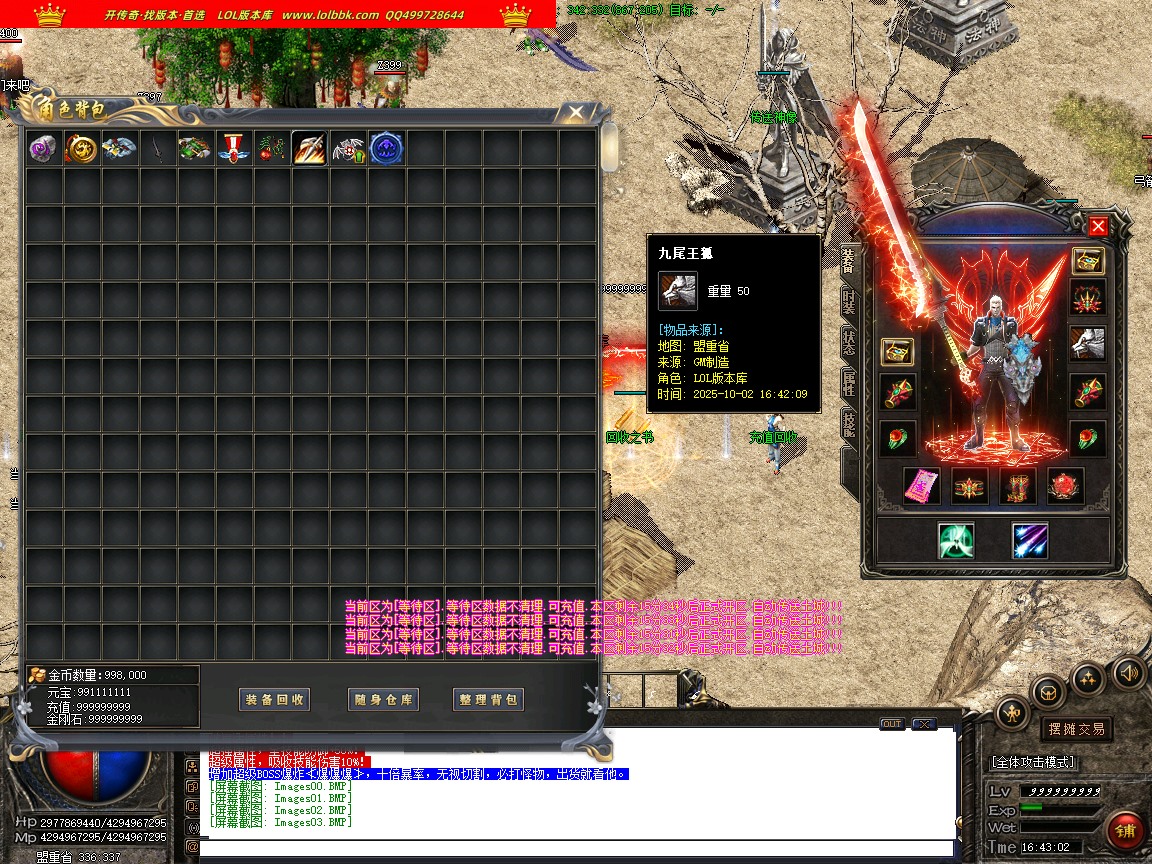Sort items with 整理背包 button
This screenshot has width=1152, height=864.
[x=489, y=700]
